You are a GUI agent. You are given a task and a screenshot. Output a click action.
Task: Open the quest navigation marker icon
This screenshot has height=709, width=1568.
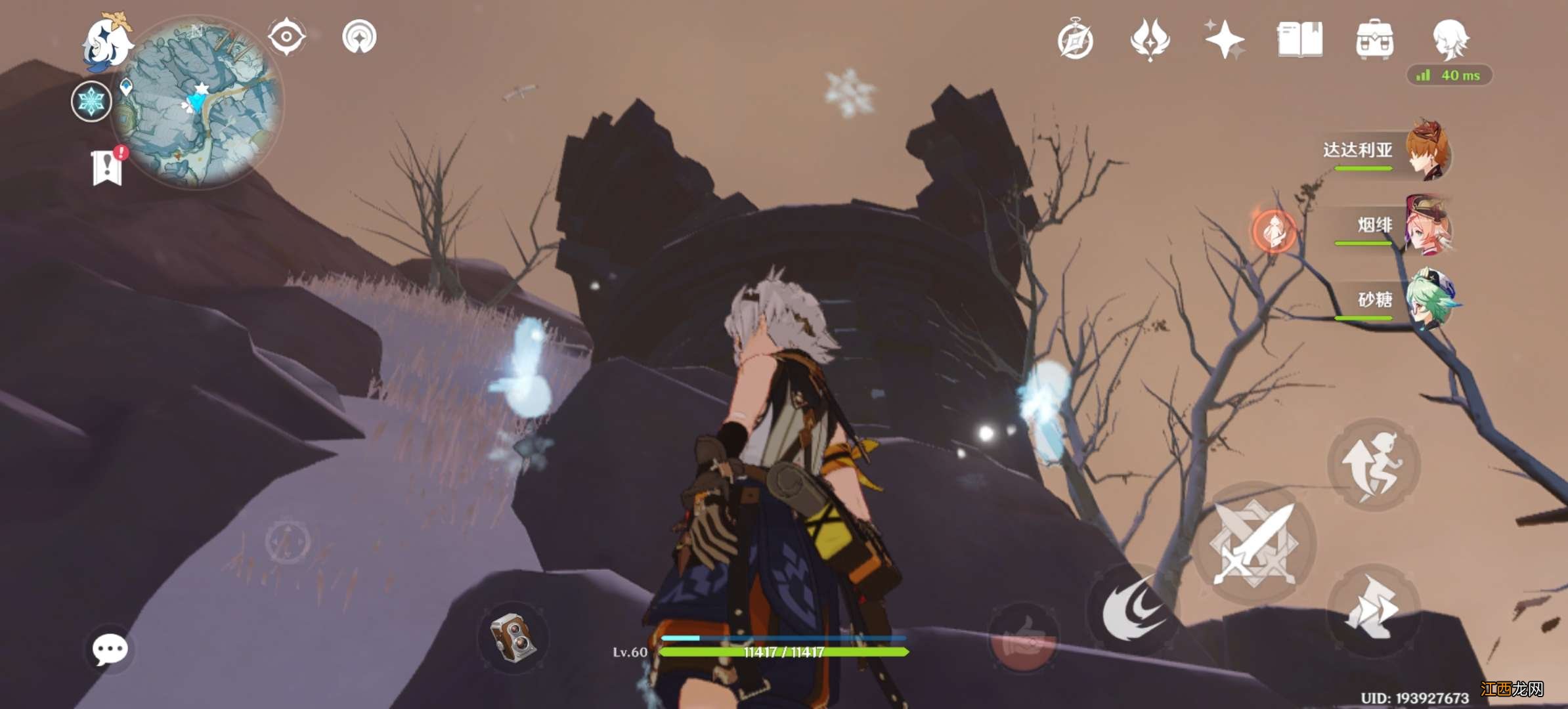pyautogui.click(x=359, y=37)
